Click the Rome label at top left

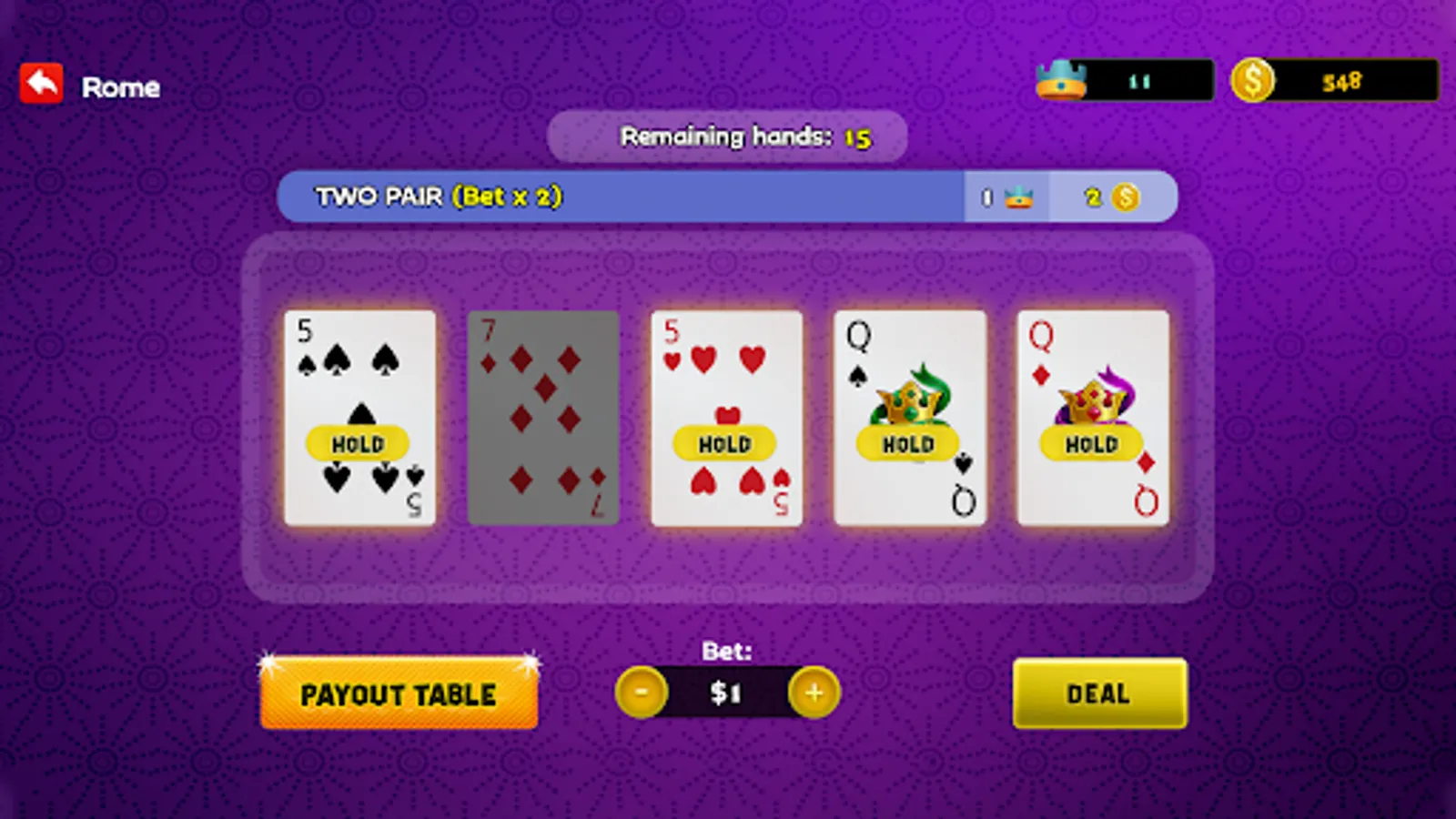122,86
